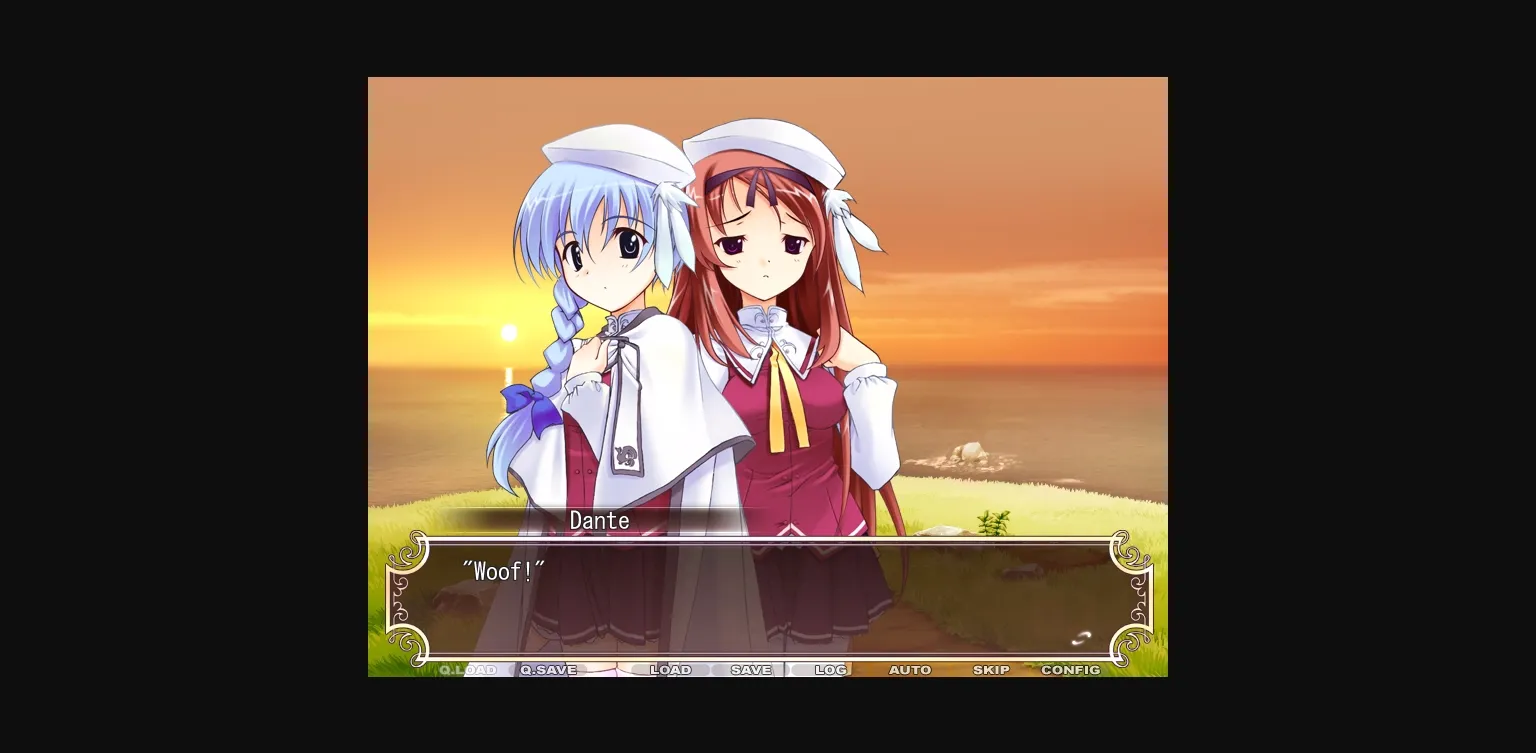
Task: Toggle auto-advance by clicking AUTO again
Action: pyautogui.click(x=910, y=670)
